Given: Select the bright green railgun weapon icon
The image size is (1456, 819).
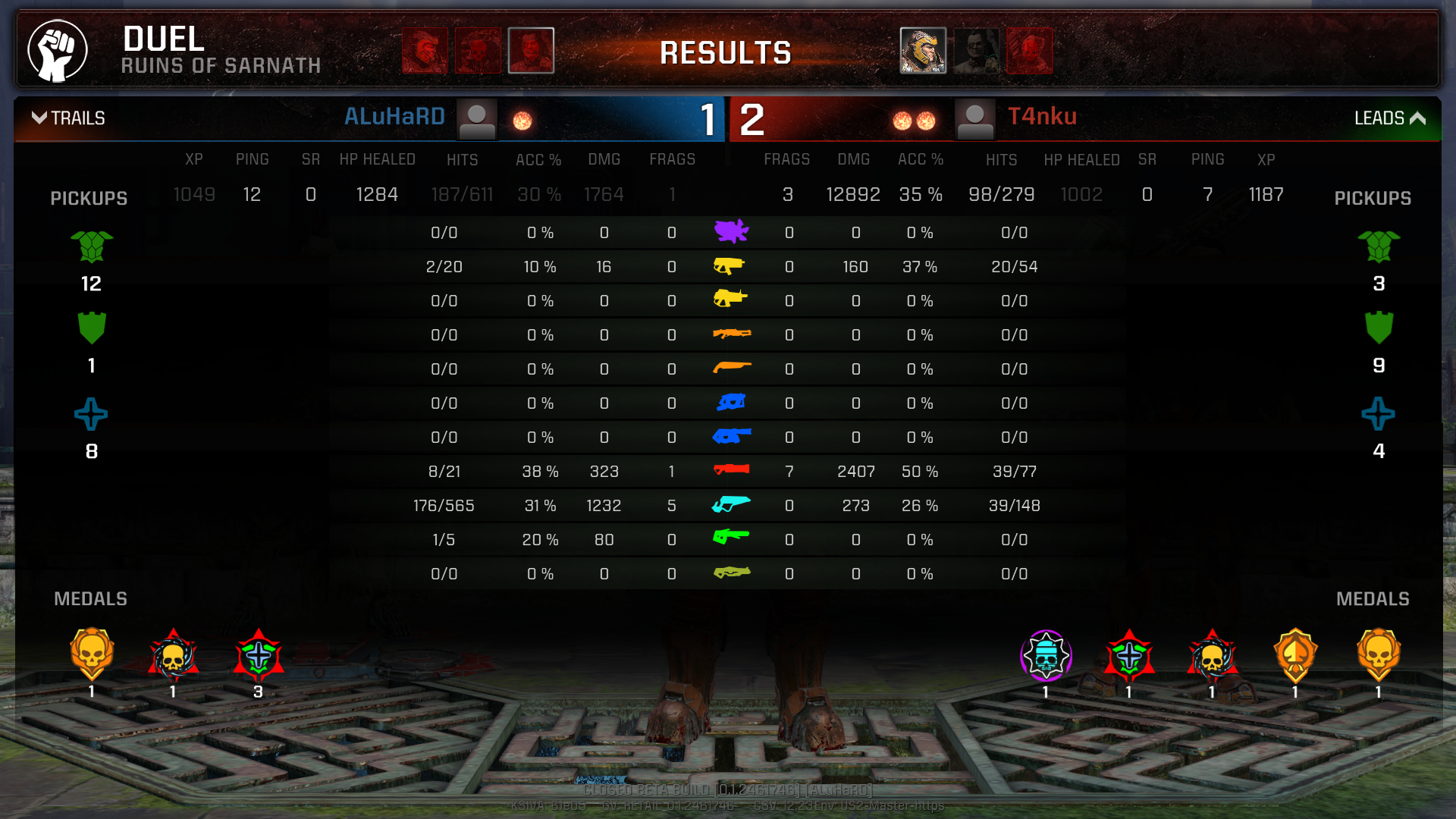Looking at the screenshot, I should click(x=731, y=538).
